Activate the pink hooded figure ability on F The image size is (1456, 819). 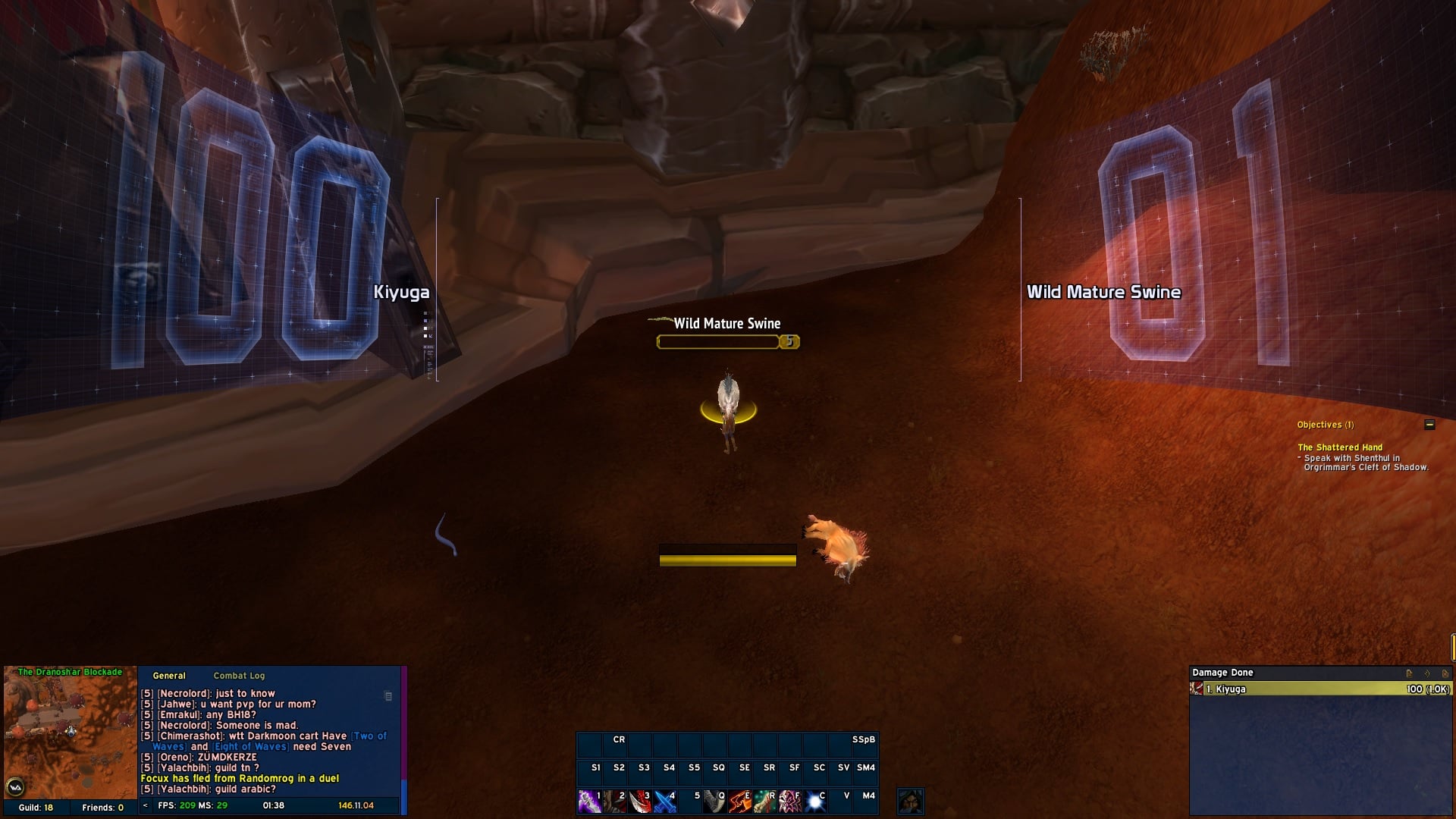(789, 802)
